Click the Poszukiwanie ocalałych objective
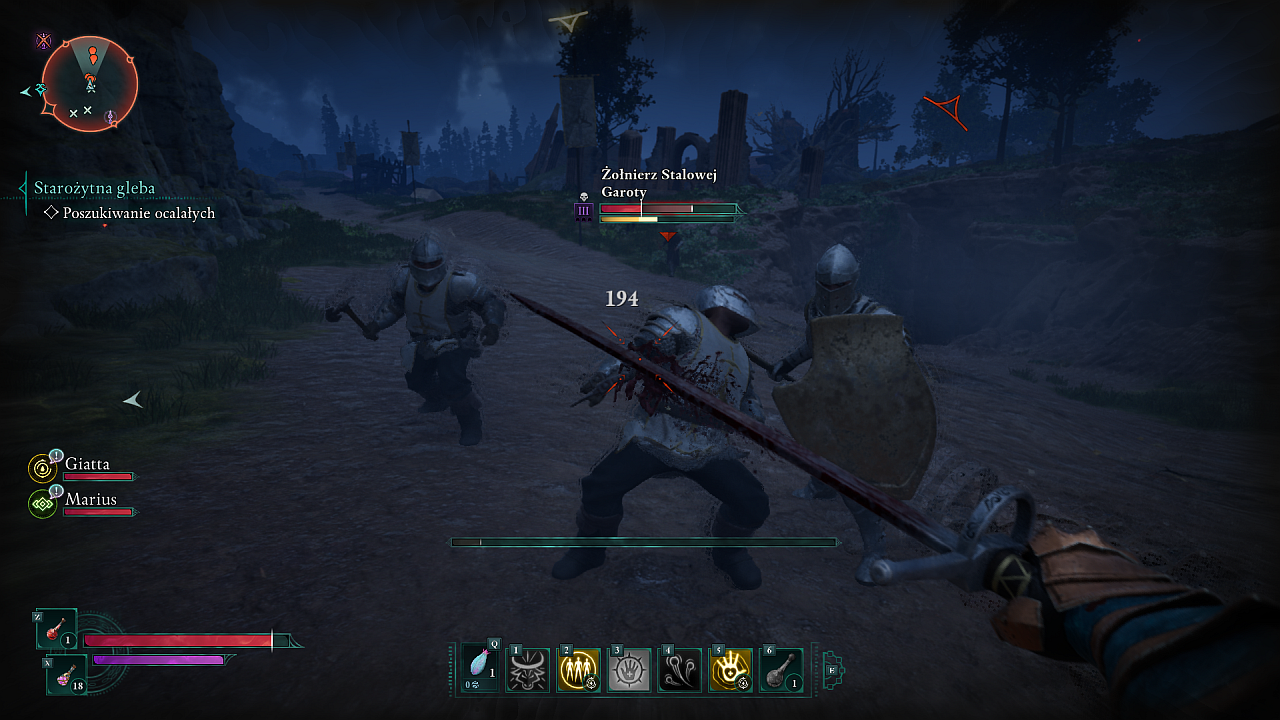This screenshot has width=1280, height=720. coord(138,213)
